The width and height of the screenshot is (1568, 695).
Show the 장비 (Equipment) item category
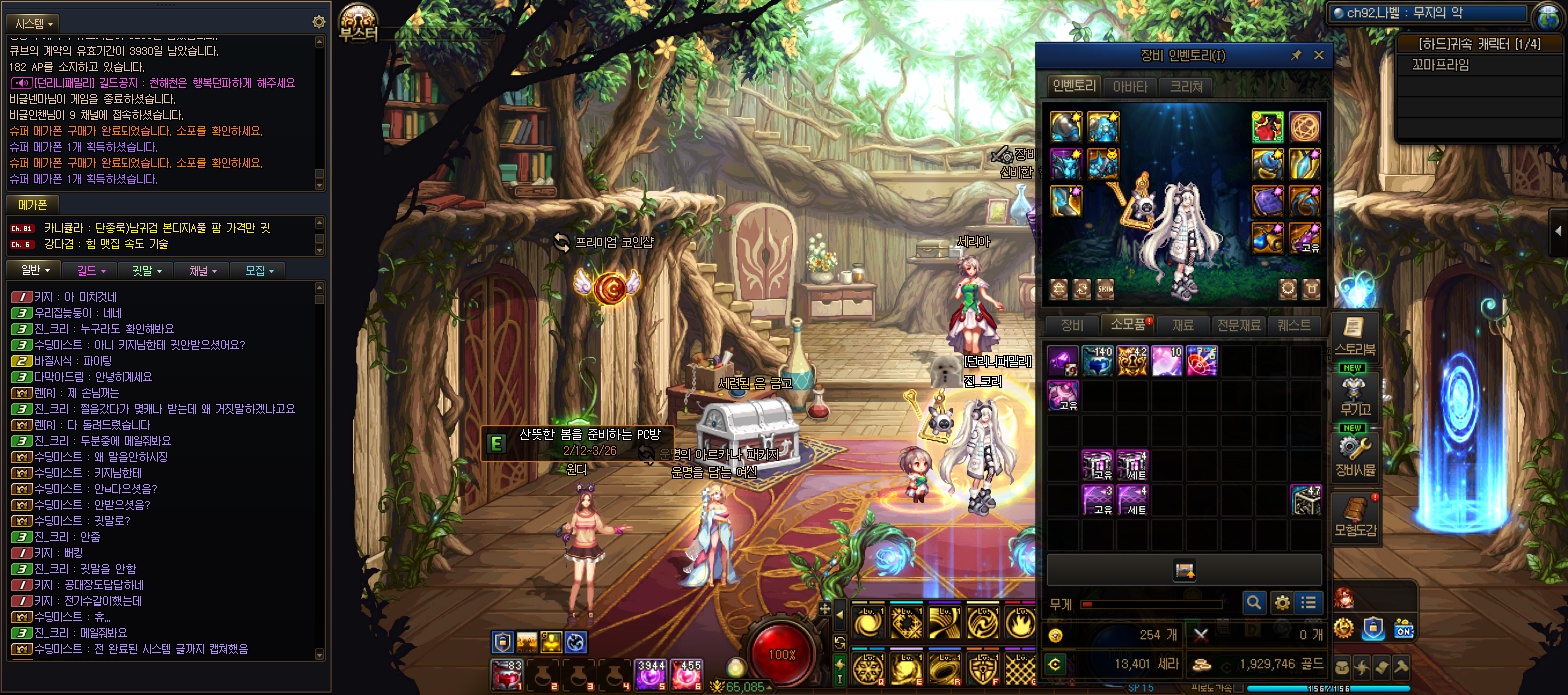pyautogui.click(x=1071, y=325)
